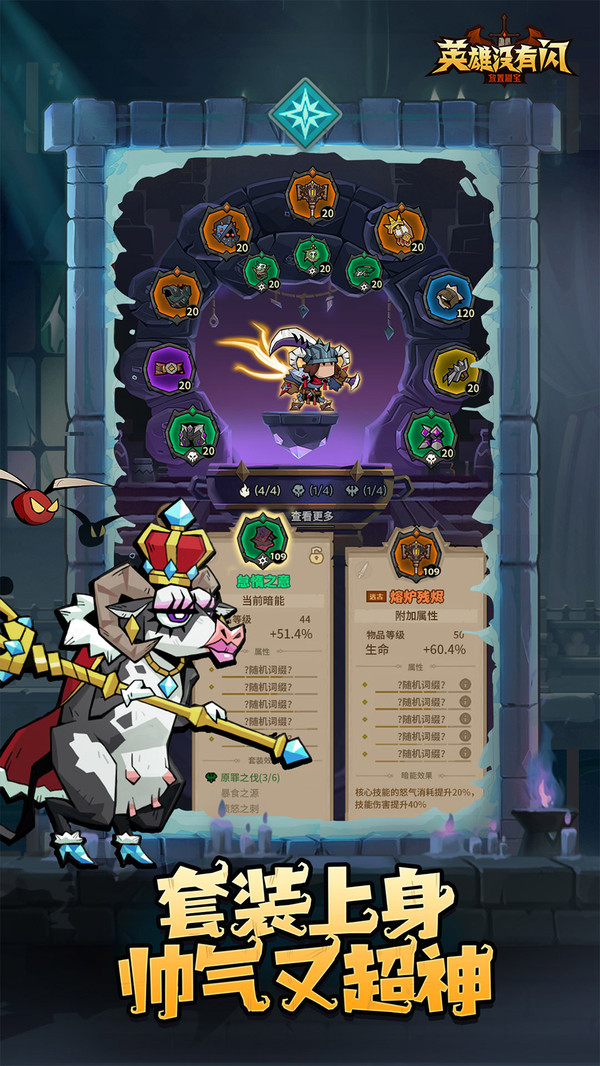Toggle the padlock on the 怠惰之意 card
Viewport: 600px width, 1066px height.
coord(316,555)
